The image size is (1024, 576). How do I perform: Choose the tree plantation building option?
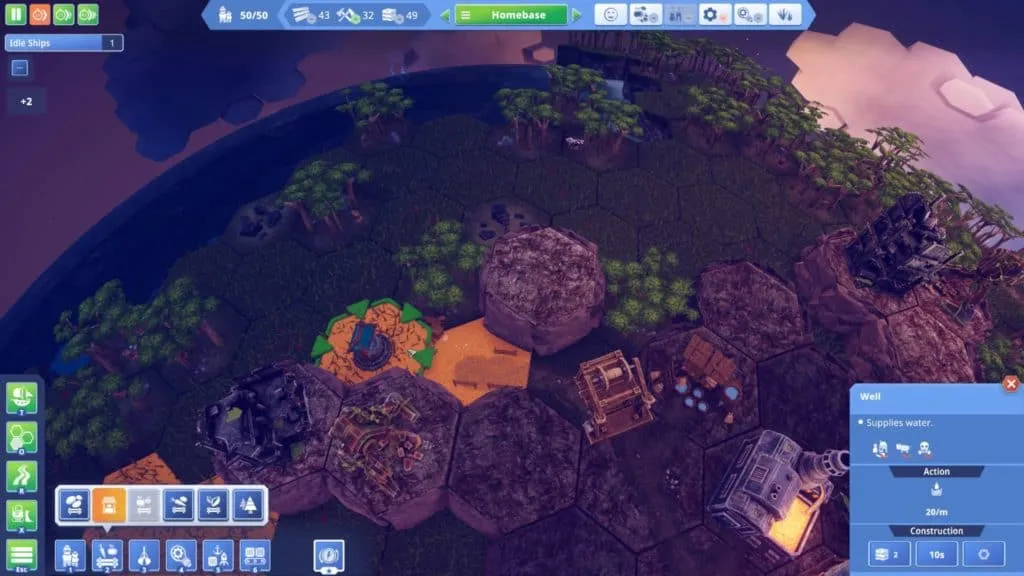point(247,505)
